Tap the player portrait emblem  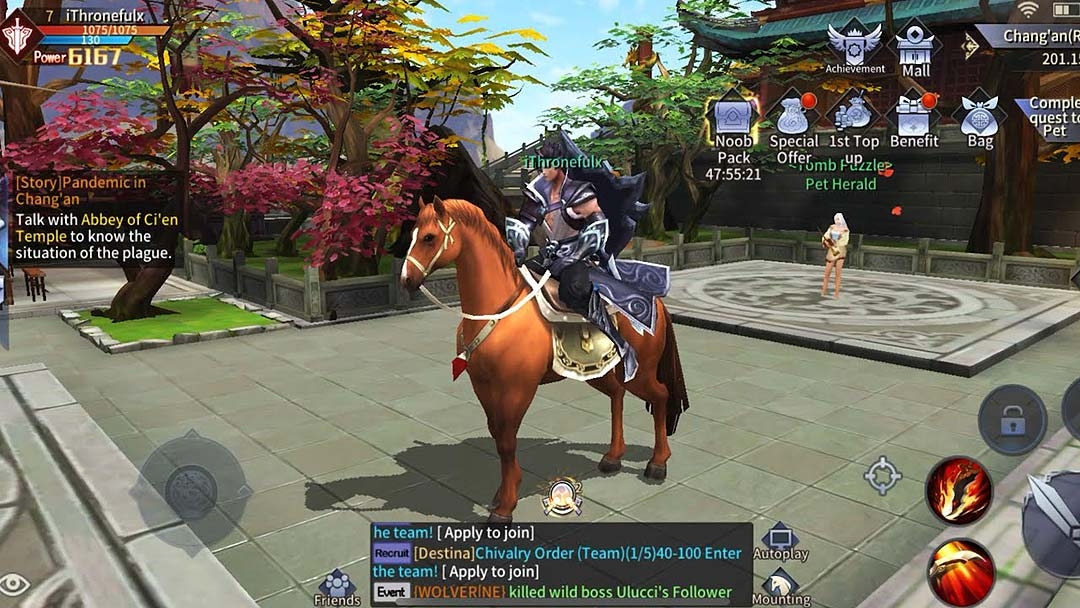[19, 37]
